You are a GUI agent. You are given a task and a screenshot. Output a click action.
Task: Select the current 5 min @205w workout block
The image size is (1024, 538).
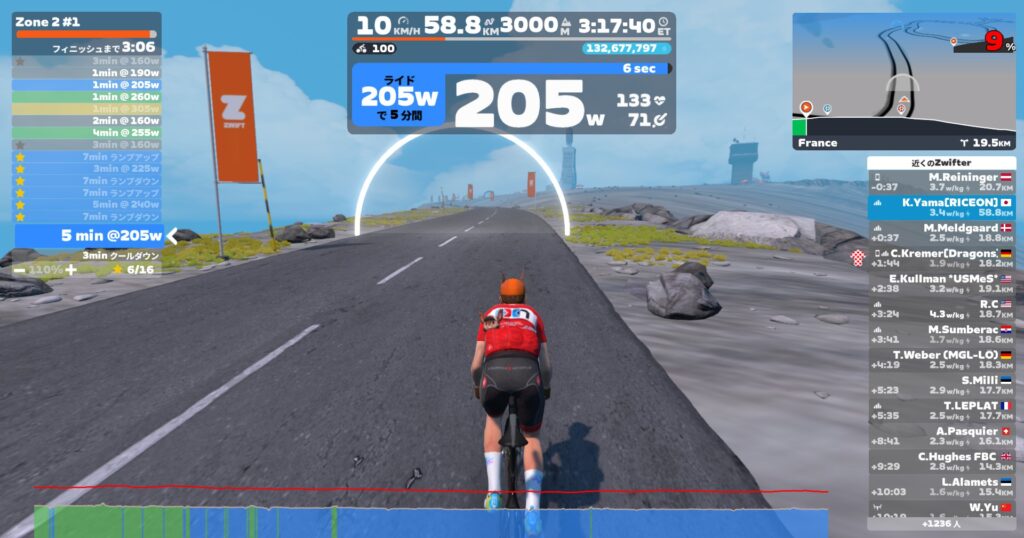coord(88,236)
